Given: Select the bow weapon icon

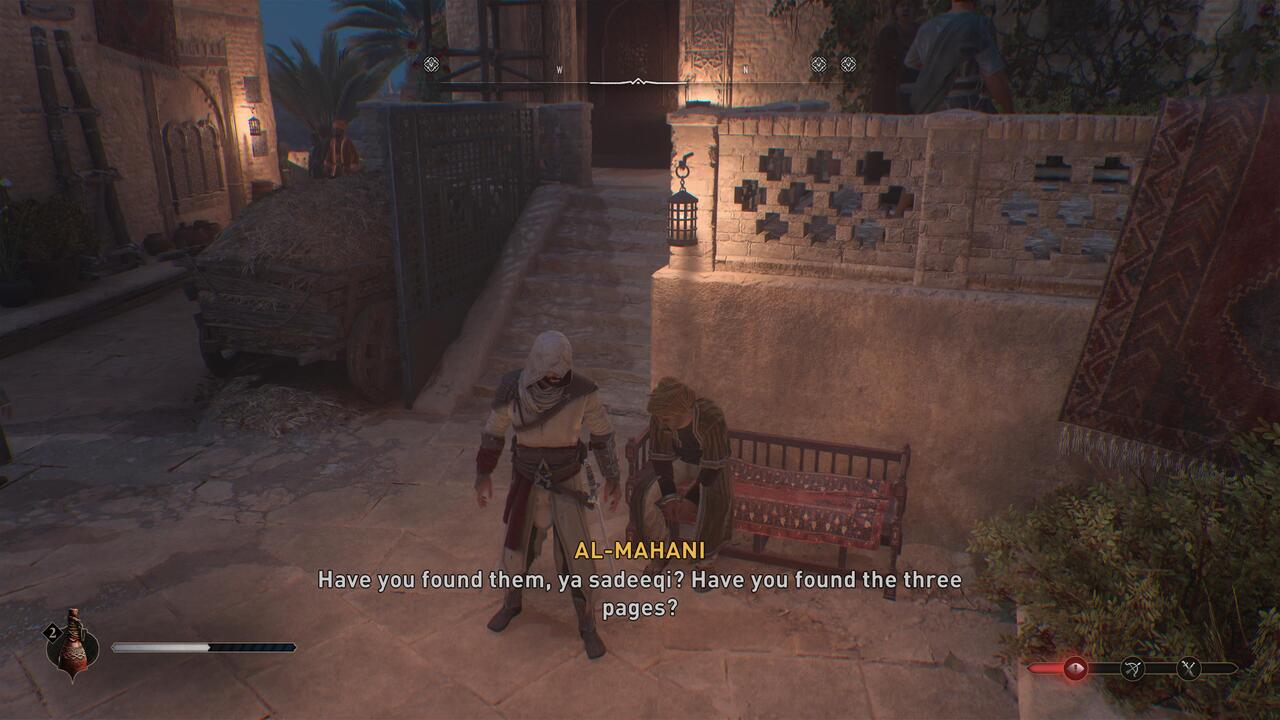Looking at the screenshot, I should click(x=1131, y=669).
